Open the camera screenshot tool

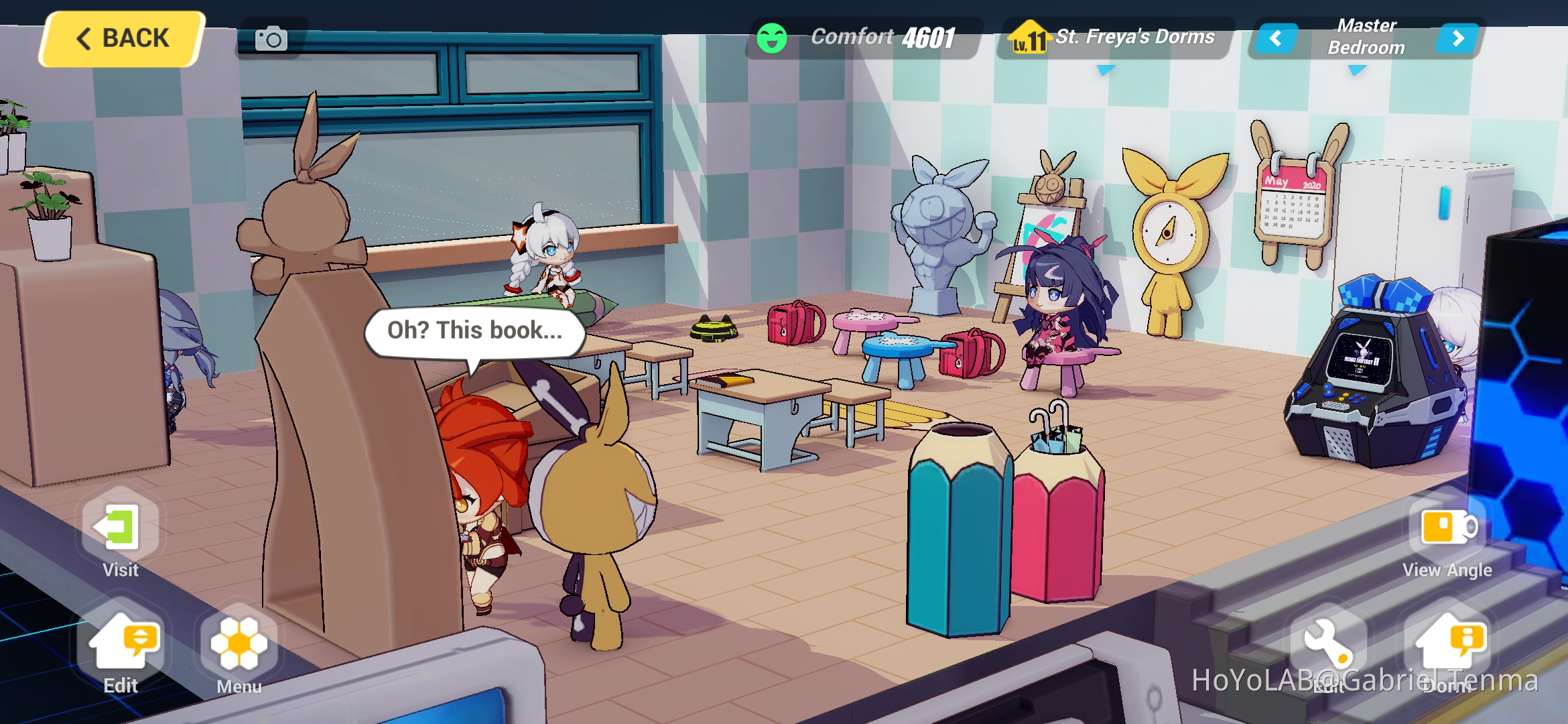tap(271, 38)
